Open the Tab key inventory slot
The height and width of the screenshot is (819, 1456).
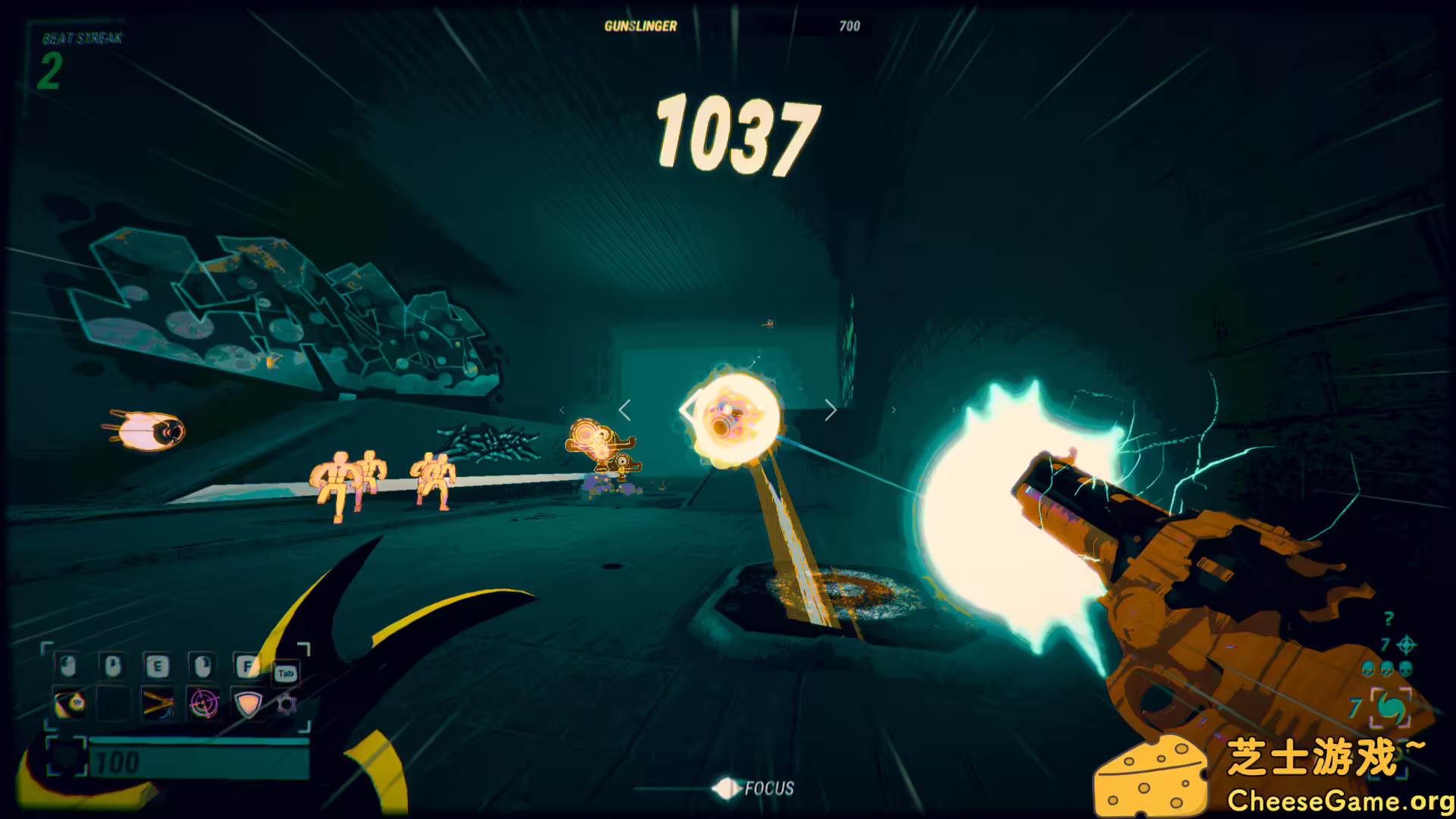pos(287,673)
